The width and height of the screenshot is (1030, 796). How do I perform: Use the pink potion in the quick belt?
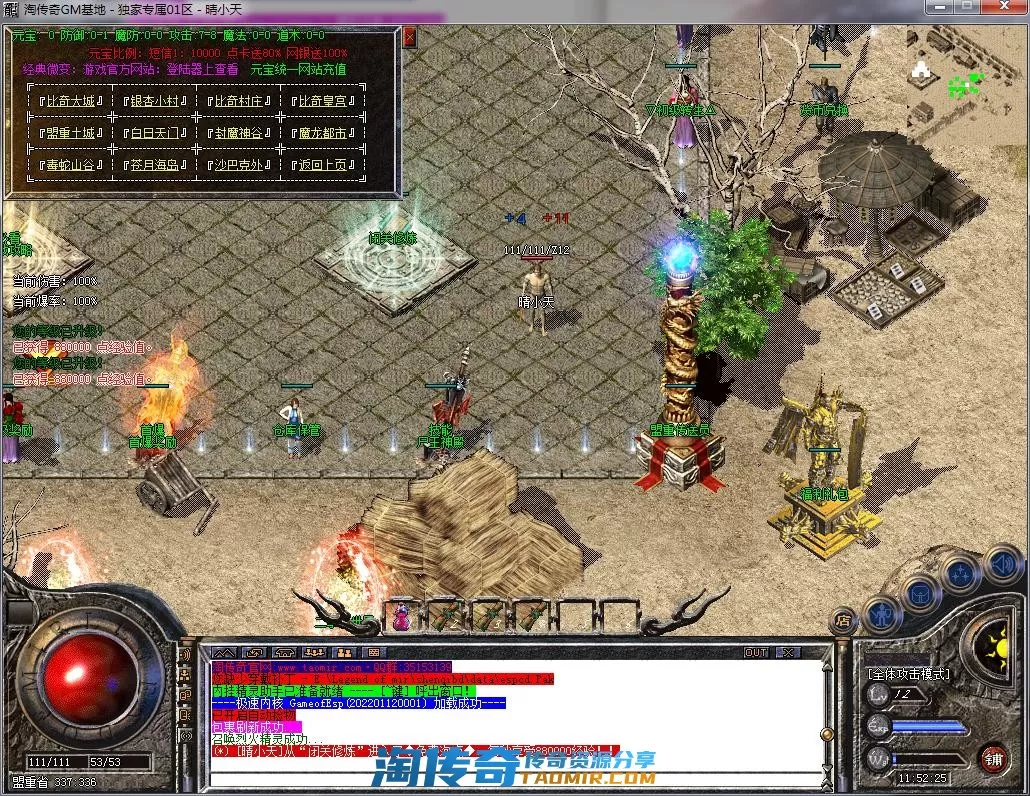point(401,616)
